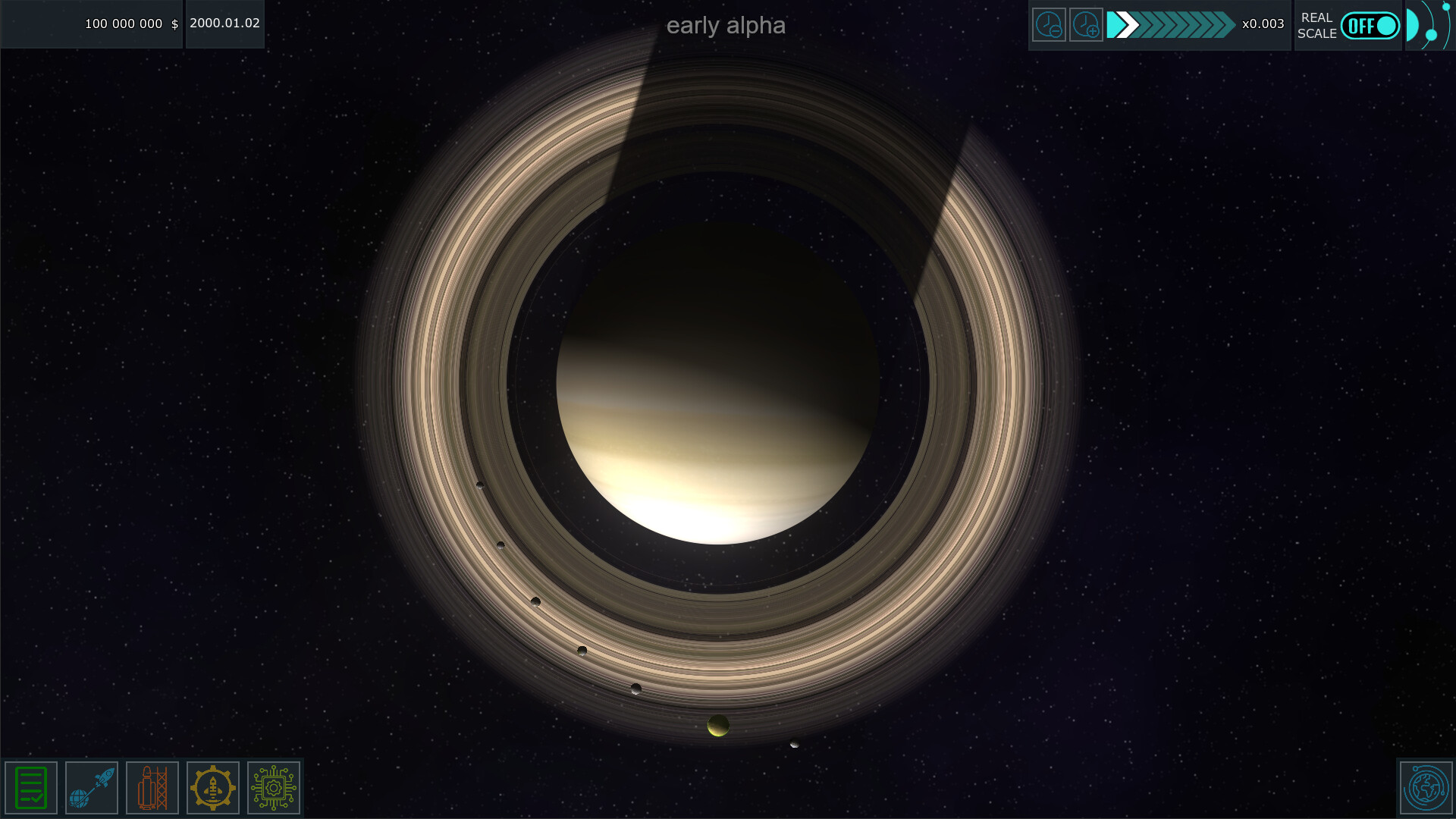Viewport: 1456px width, 819px height.
Task: Open the microchip research panel icon
Action: (x=273, y=787)
